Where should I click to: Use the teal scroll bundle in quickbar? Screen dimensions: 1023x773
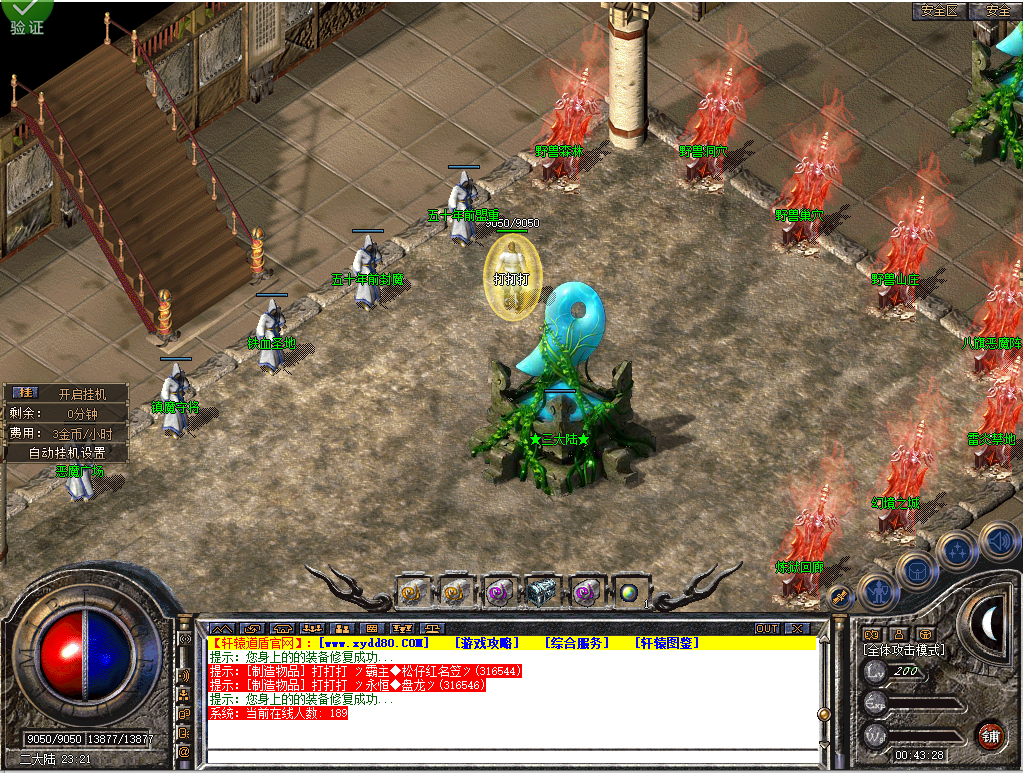[541, 592]
